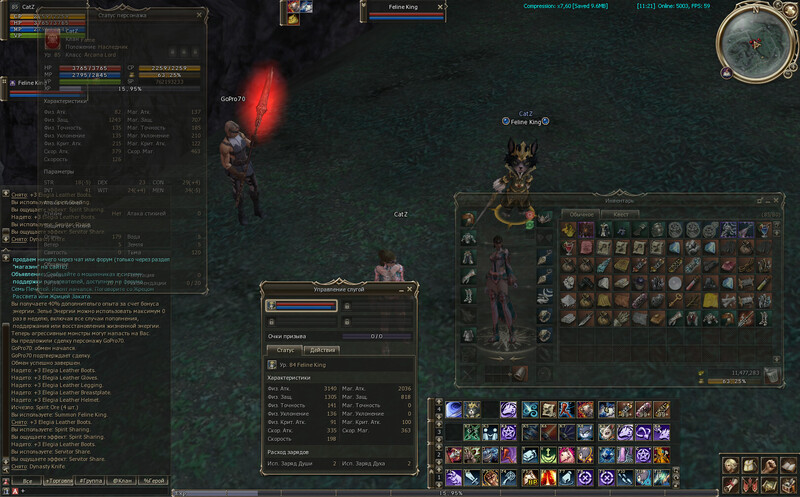
Task: Open the @Клан chat tab
Action: point(122,481)
